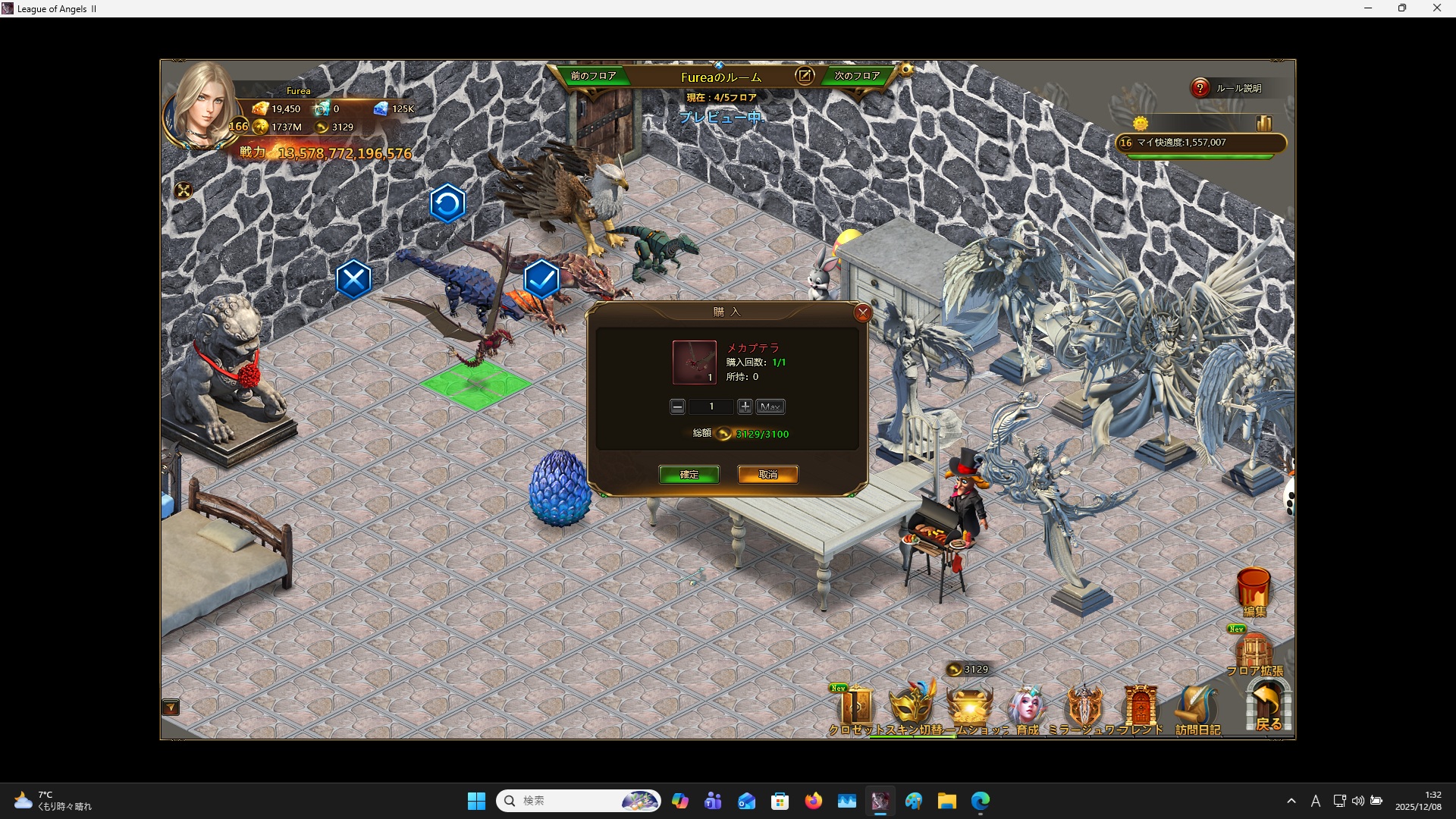Screen dimensions: 1456x819
Task: Go to the previous floor (前のフロア)
Action: [x=593, y=76]
